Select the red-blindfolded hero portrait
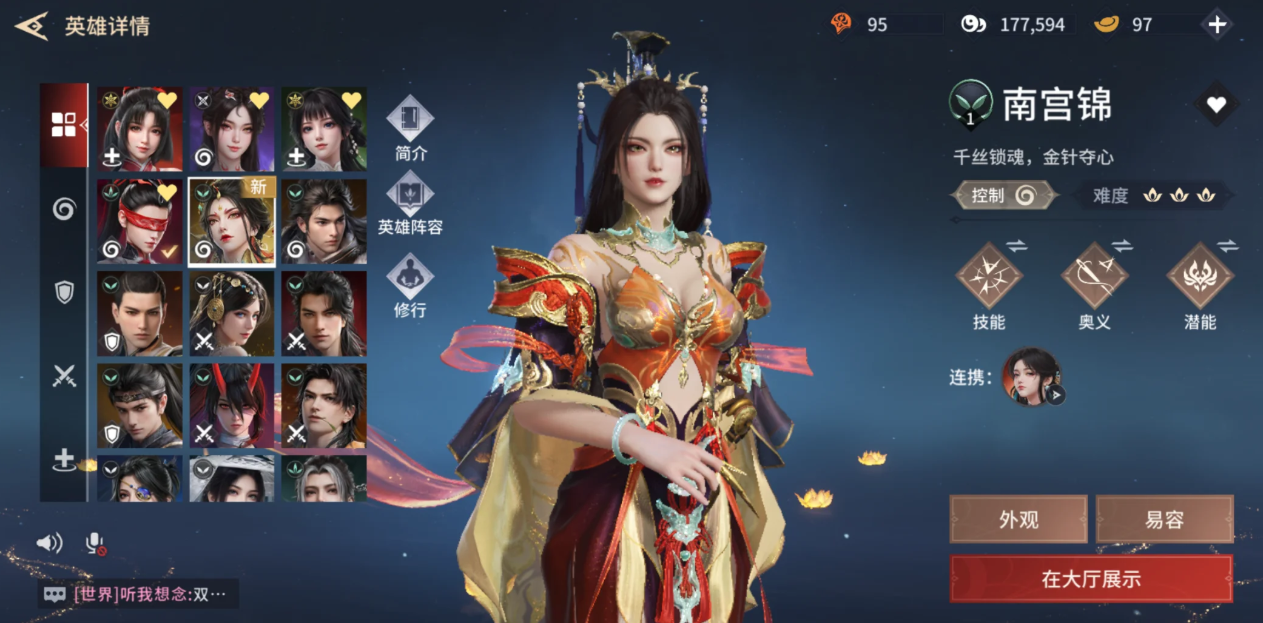 tap(140, 221)
